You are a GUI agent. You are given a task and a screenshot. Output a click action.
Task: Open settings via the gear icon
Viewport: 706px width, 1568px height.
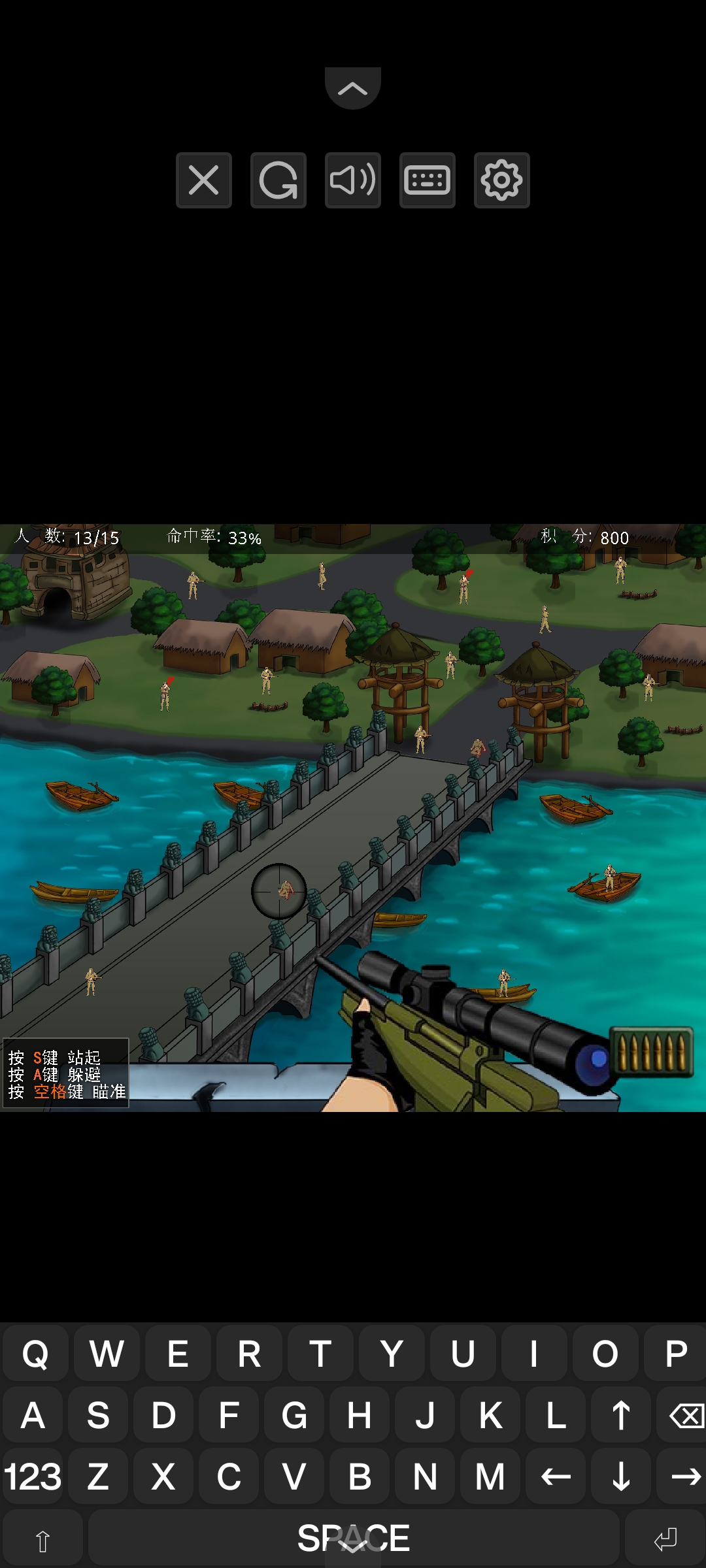pos(501,180)
